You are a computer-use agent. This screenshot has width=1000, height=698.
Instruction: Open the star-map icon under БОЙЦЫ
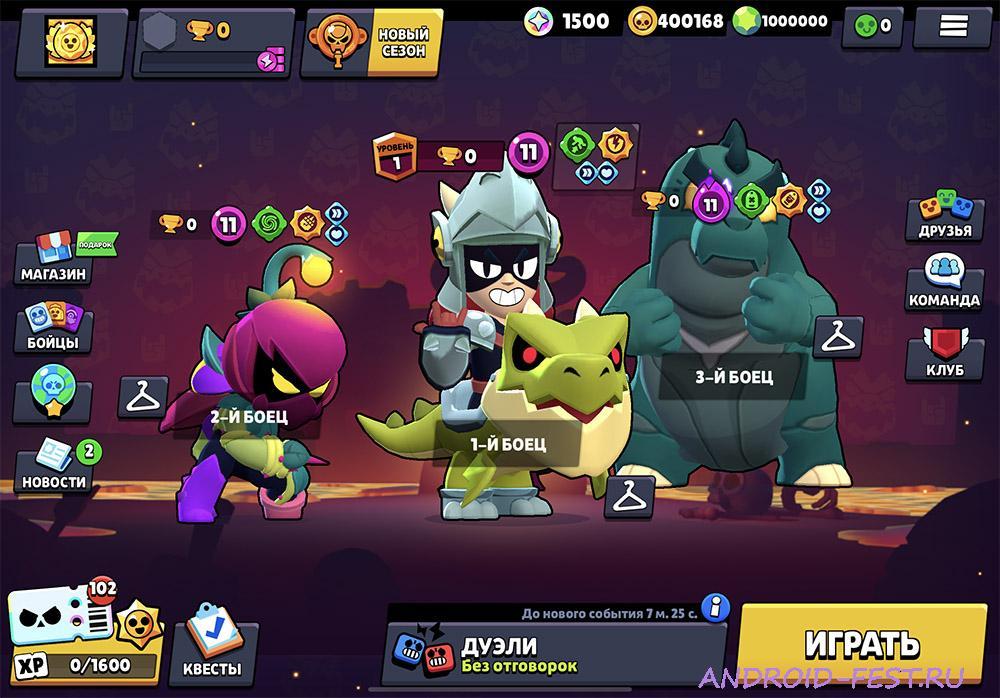[x=47, y=395]
